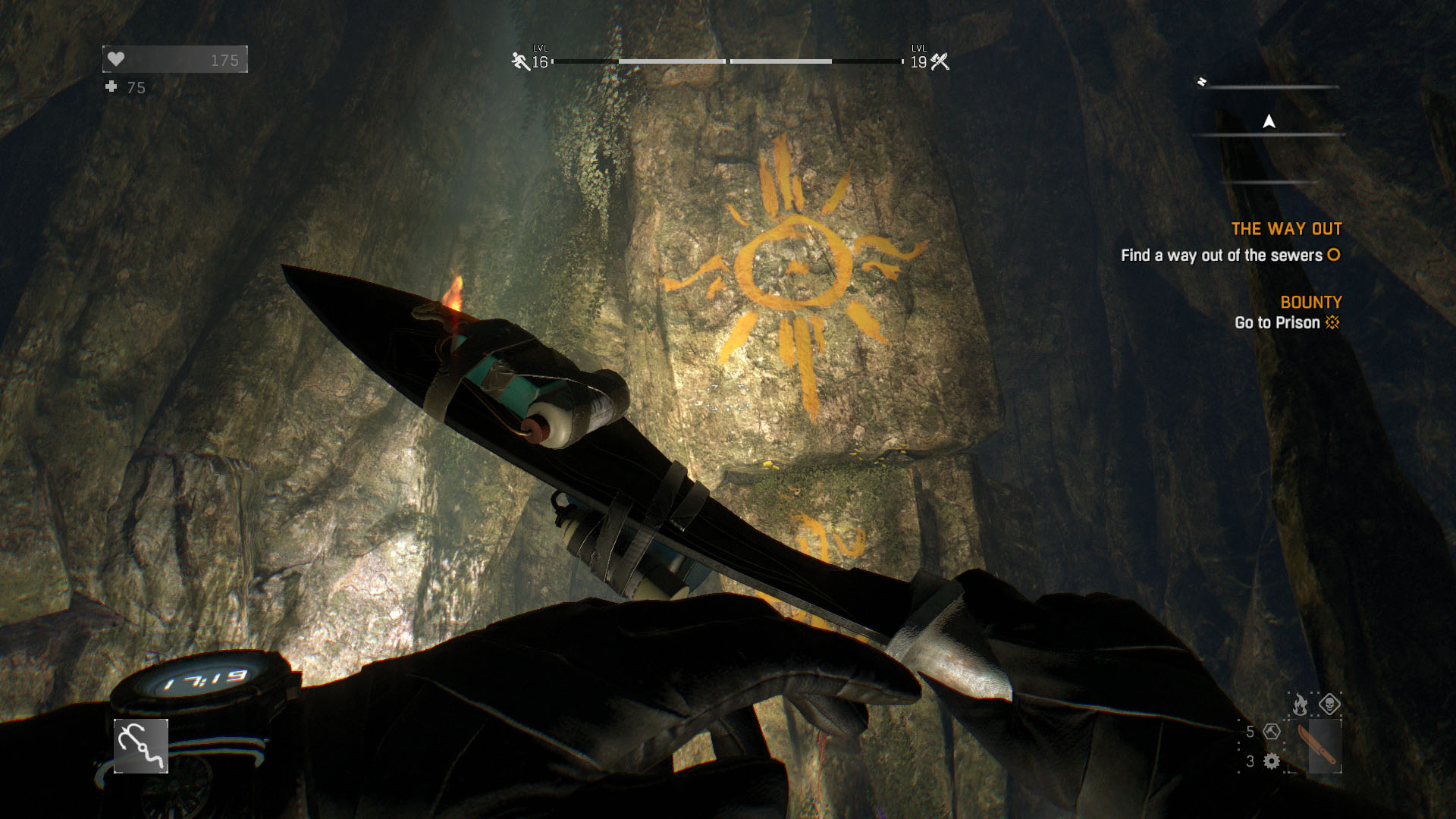This screenshot has width=1456, height=819.
Task: Click the power level crossed-tools icon
Action: [940, 61]
